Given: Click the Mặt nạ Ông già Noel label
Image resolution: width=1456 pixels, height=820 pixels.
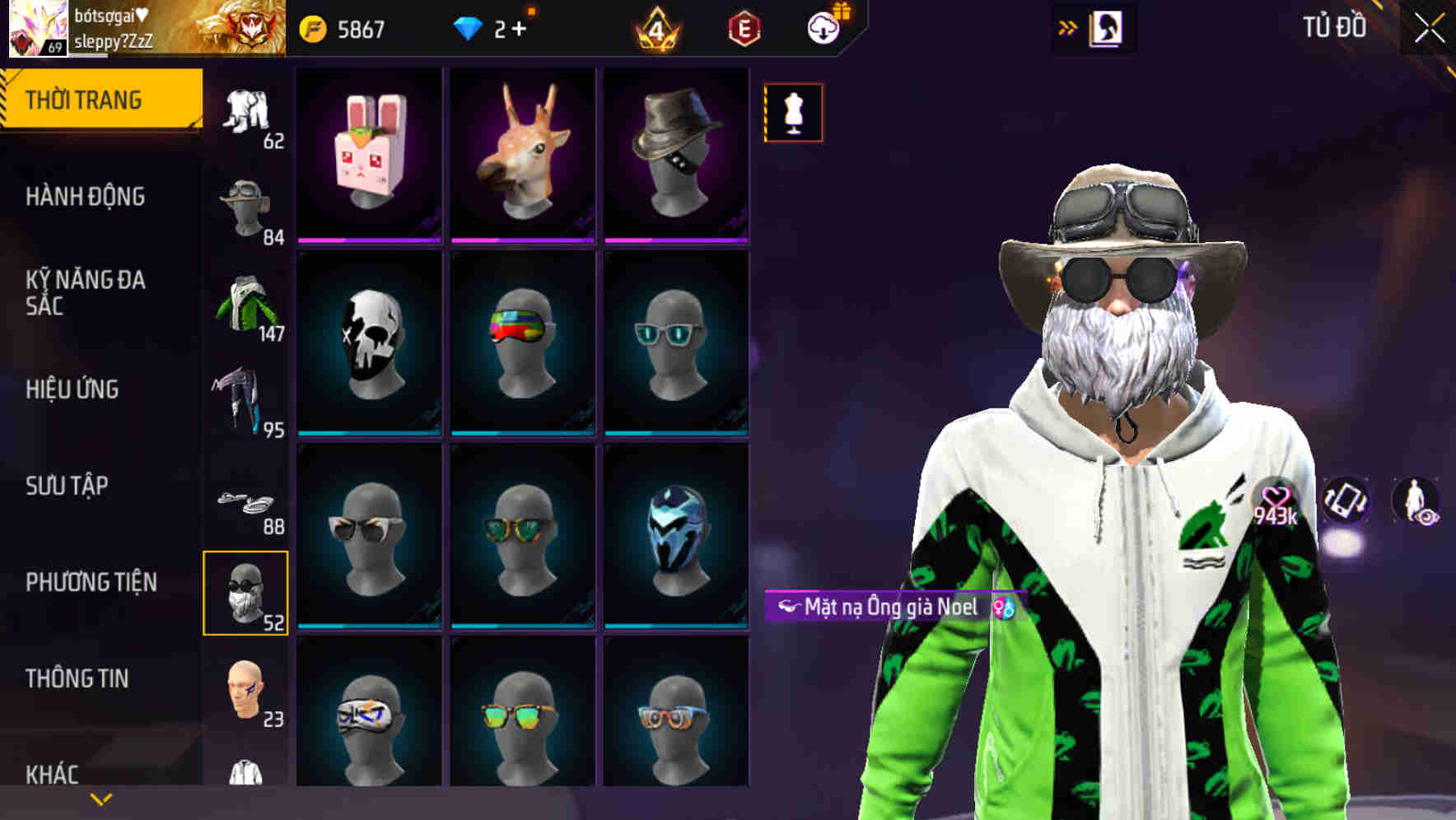Looking at the screenshot, I should [x=880, y=605].
